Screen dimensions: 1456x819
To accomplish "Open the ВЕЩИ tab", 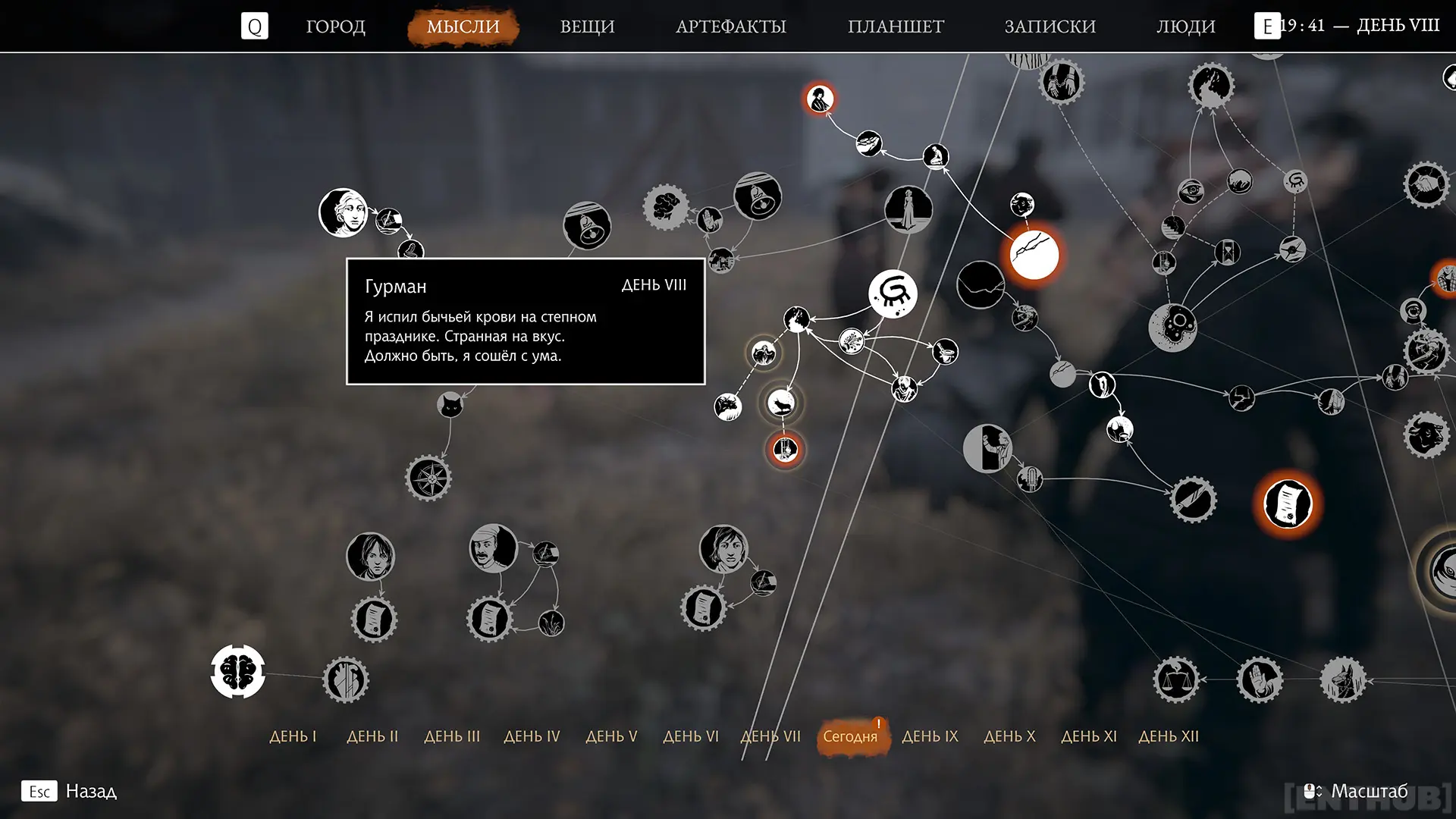I will [587, 27].
